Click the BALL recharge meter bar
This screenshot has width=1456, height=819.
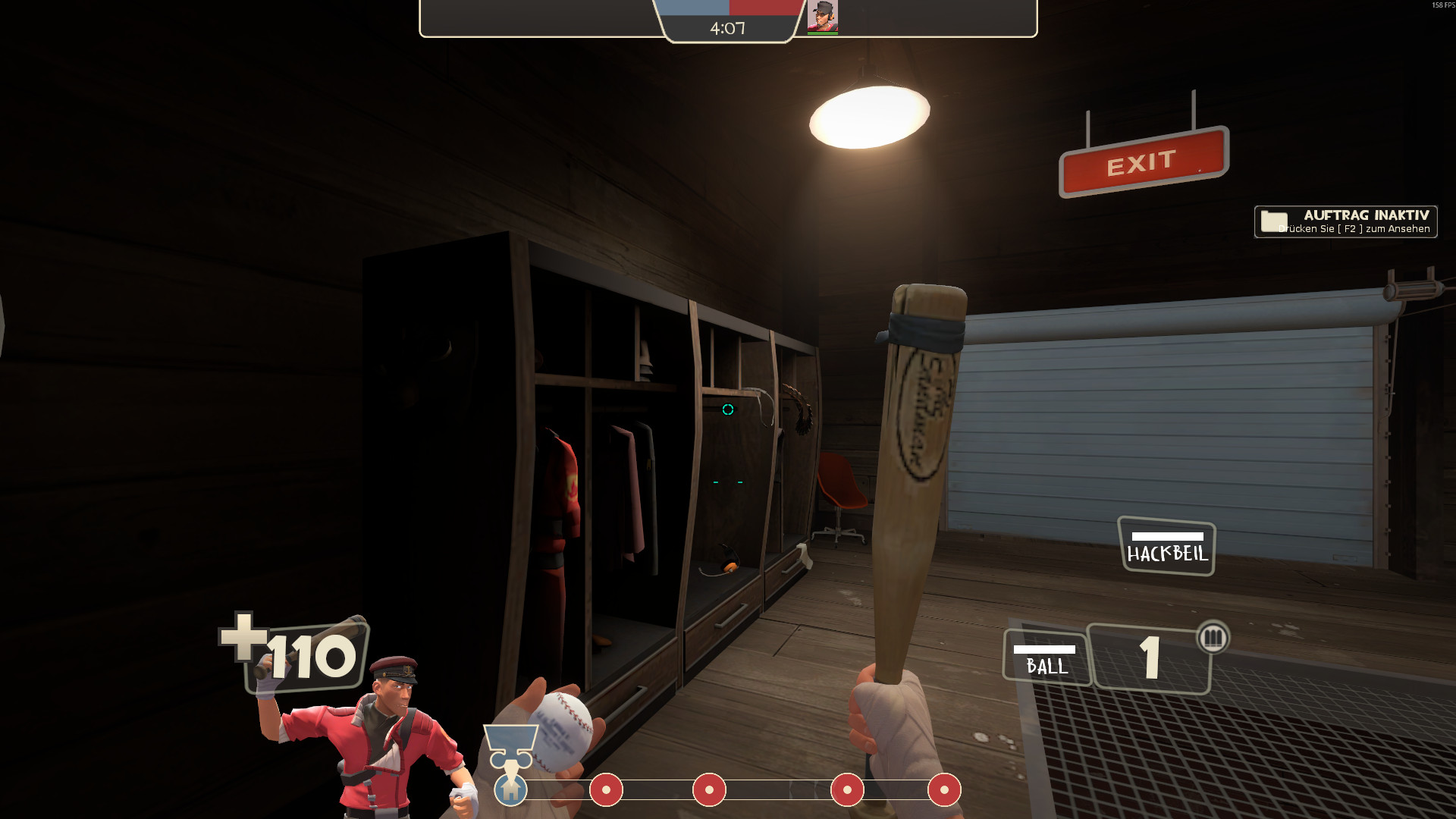coord(1044,648)
